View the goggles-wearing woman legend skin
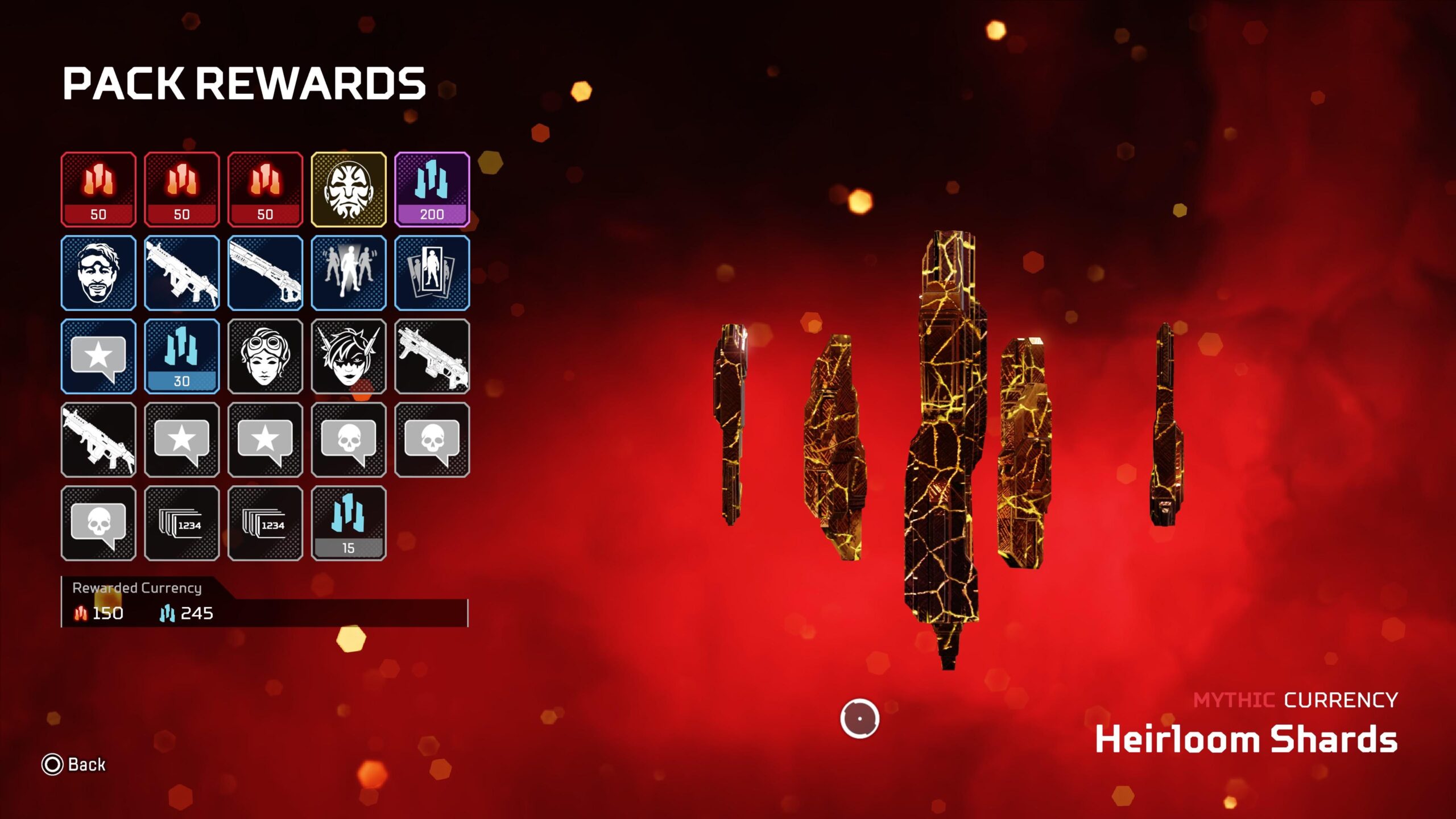The image size is (1456, 819). 265,357
